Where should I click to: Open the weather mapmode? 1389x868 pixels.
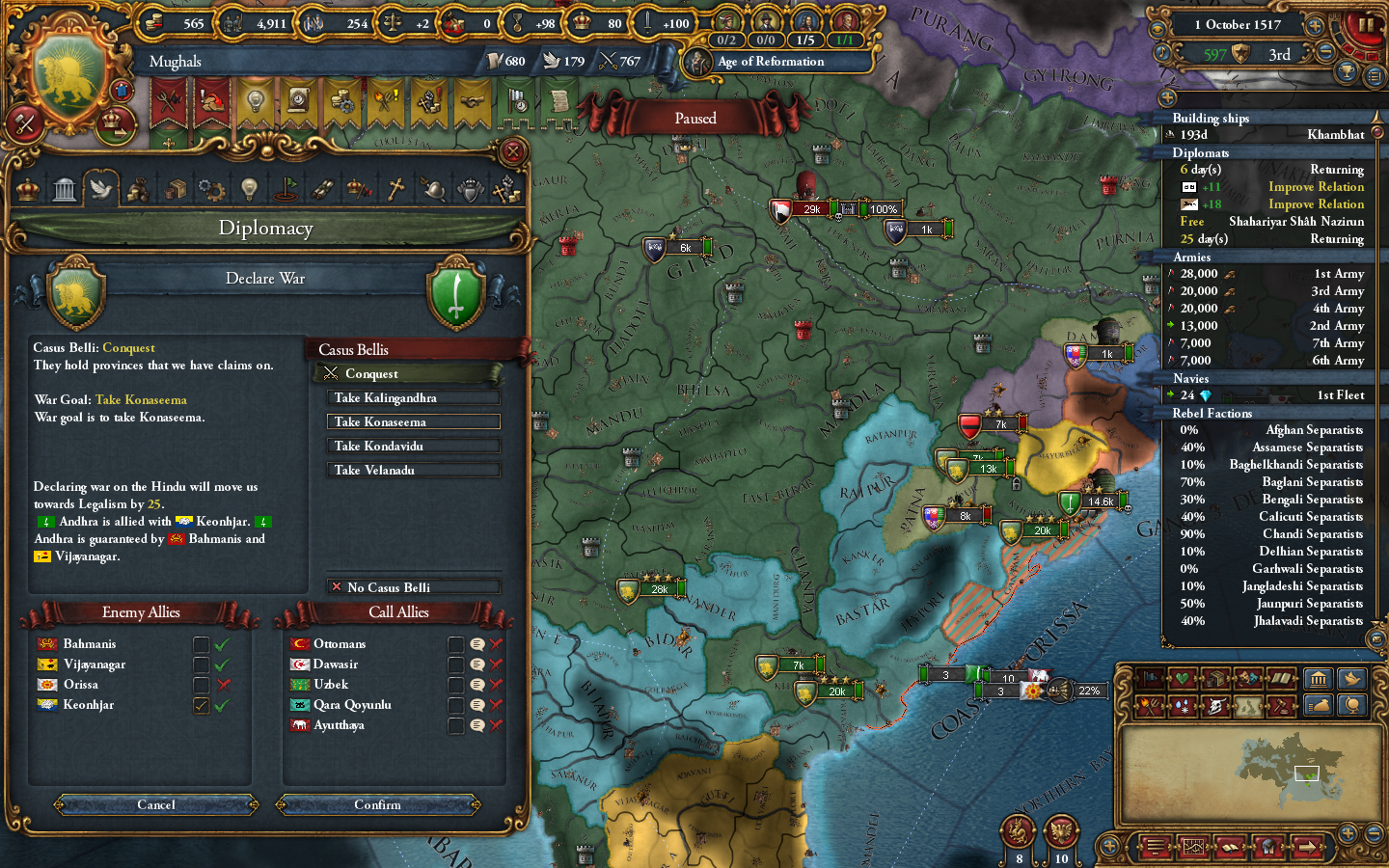click(1181, 706)
